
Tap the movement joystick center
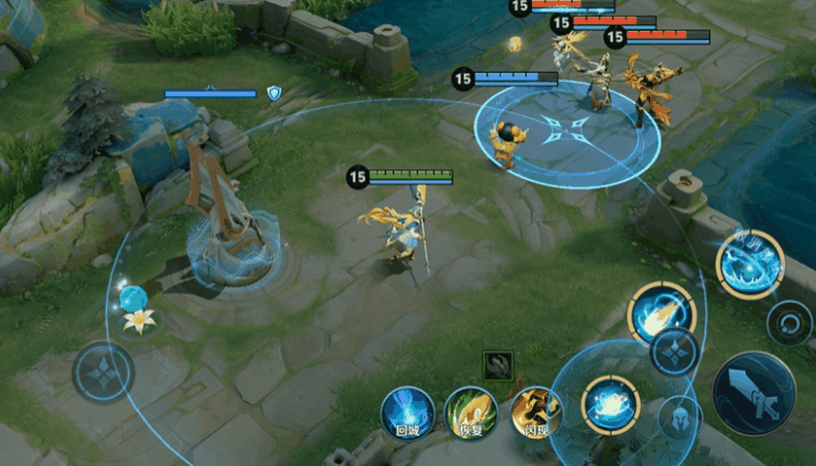pos(103,373)
